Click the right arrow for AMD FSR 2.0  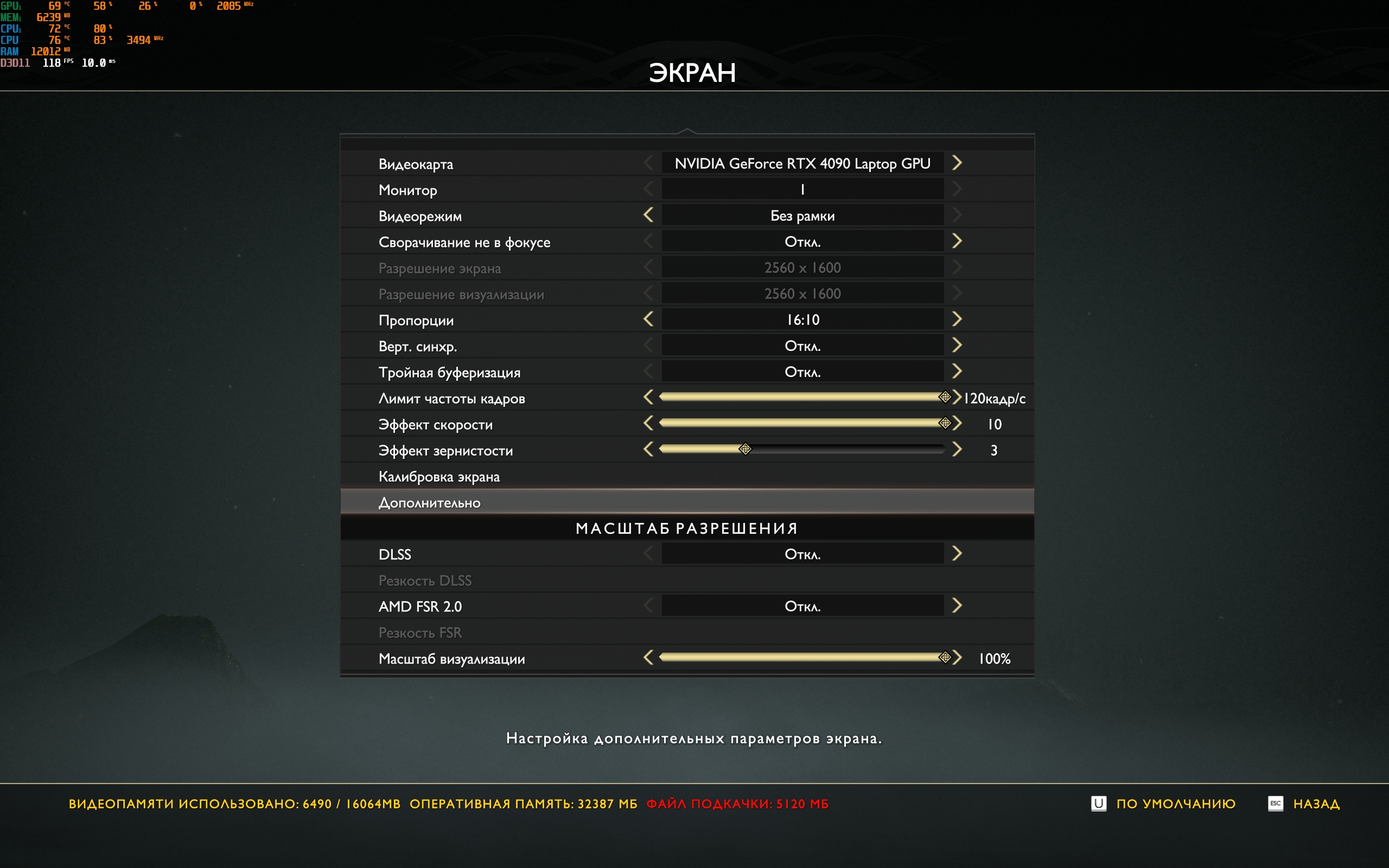(956, 605)
